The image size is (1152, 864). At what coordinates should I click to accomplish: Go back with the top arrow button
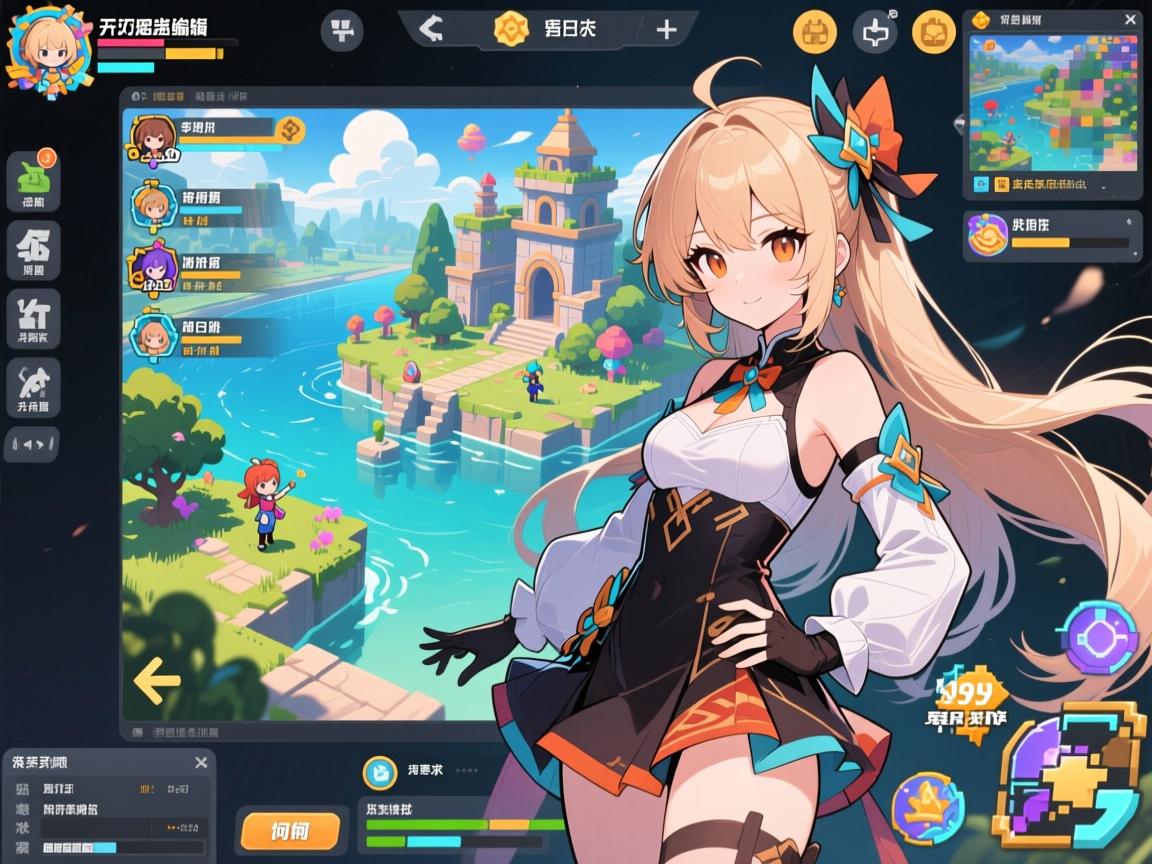click(430, 29)
